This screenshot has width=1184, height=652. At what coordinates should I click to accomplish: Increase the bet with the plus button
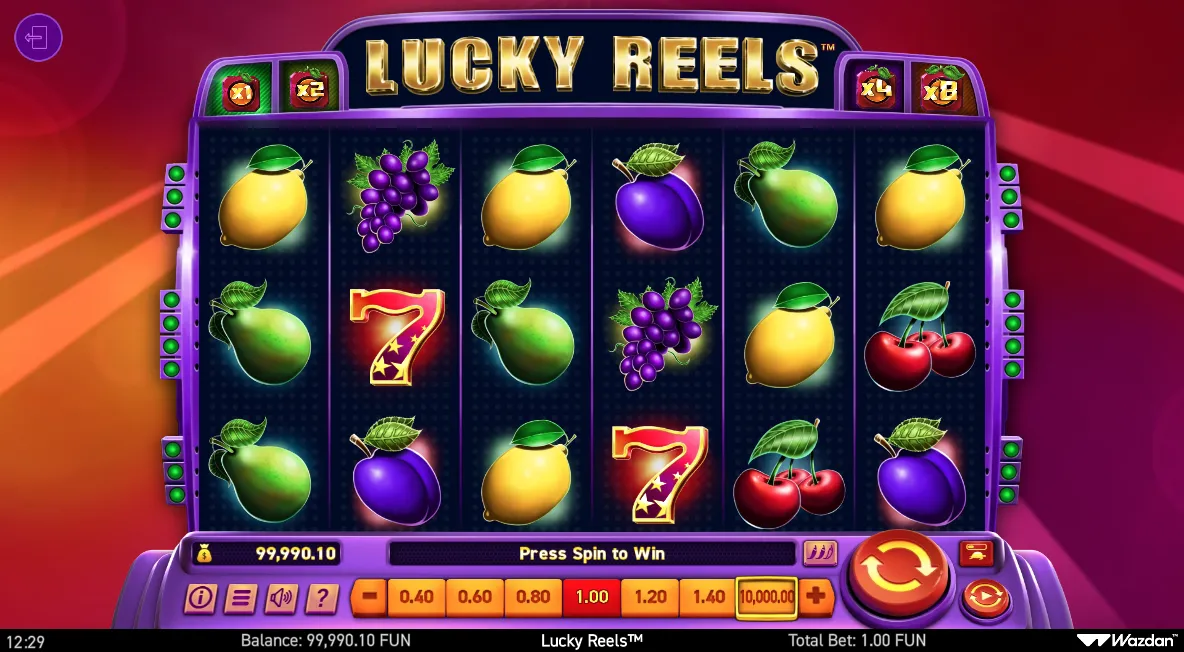pos(816,597)
